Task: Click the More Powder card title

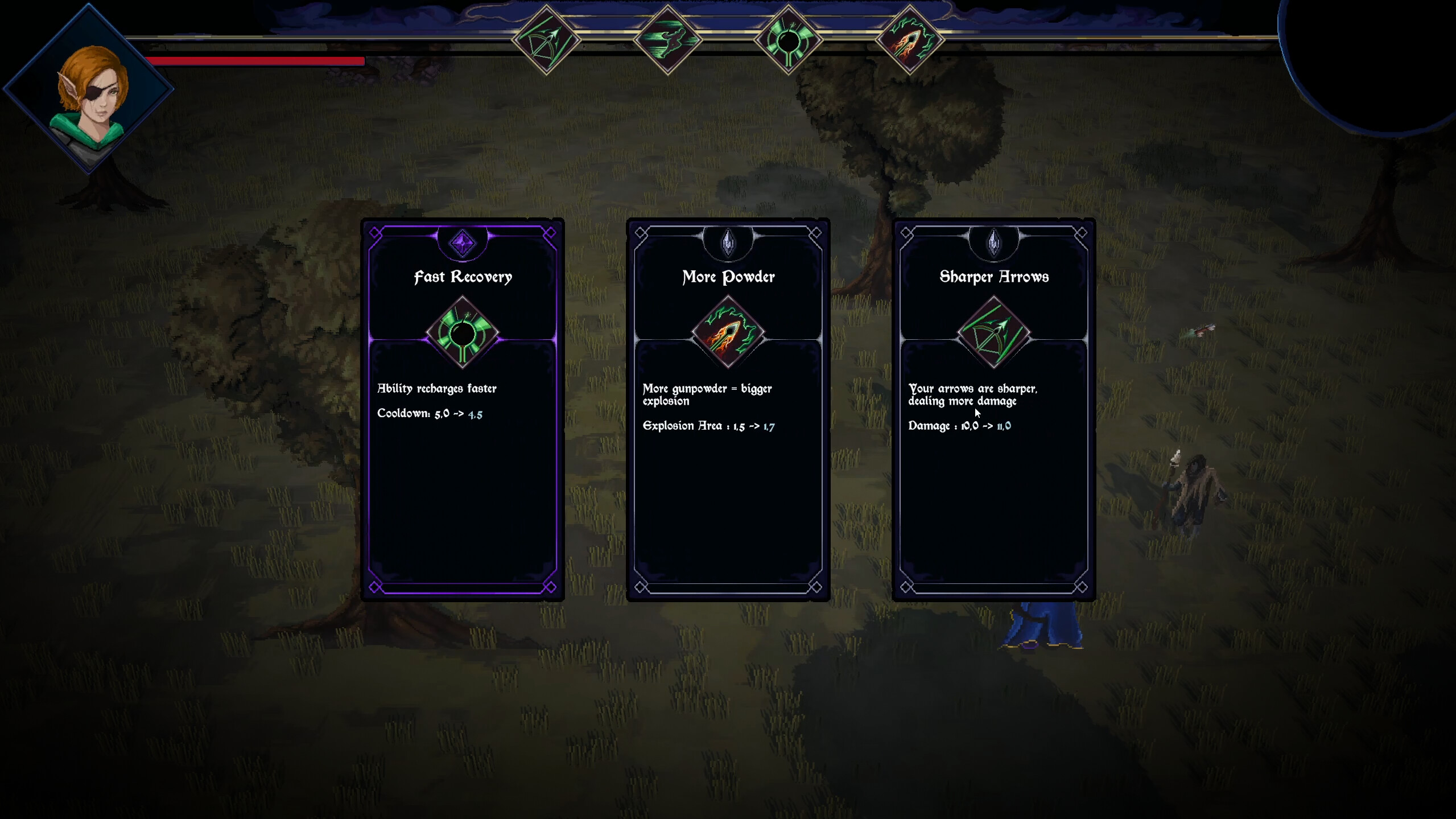Action: pyautogui.click(x=728, y=277)
